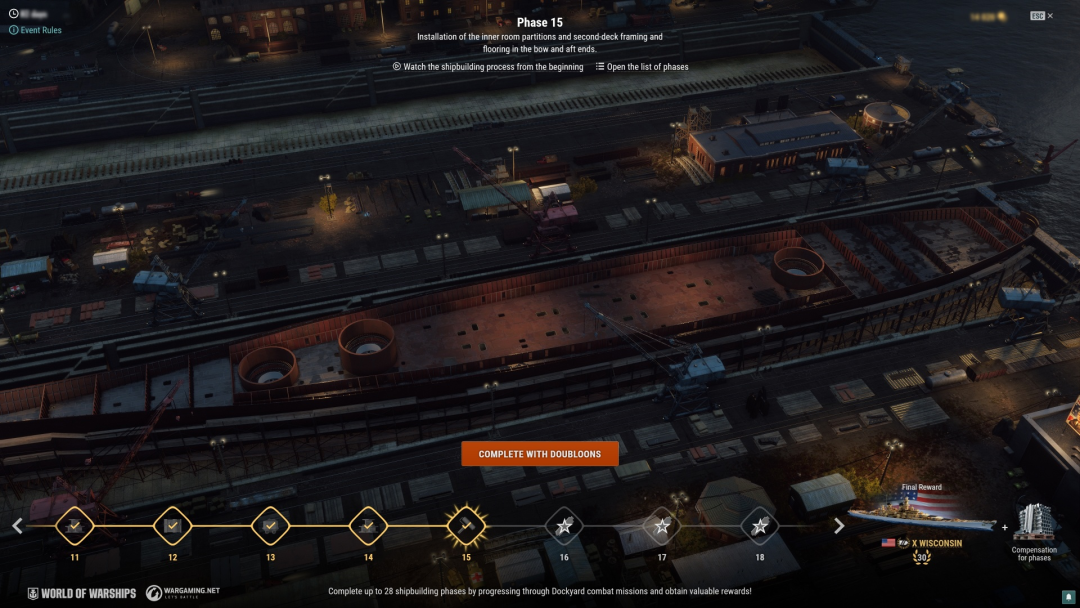
Task: Show earlier phases with the left arrow
Action: [x=17, y=526]
